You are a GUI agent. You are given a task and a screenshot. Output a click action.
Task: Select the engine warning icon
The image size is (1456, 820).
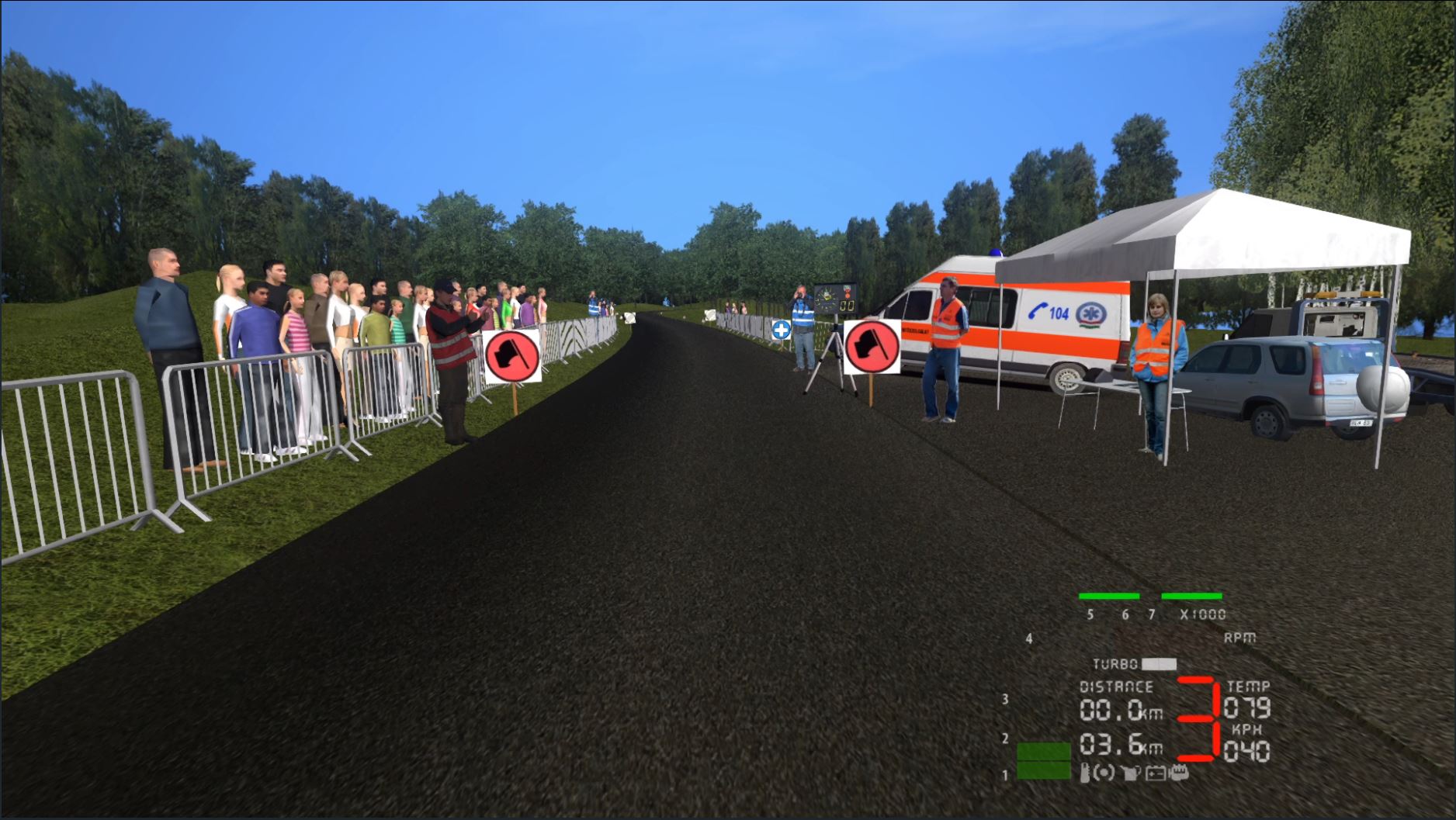click(1178, 773)
